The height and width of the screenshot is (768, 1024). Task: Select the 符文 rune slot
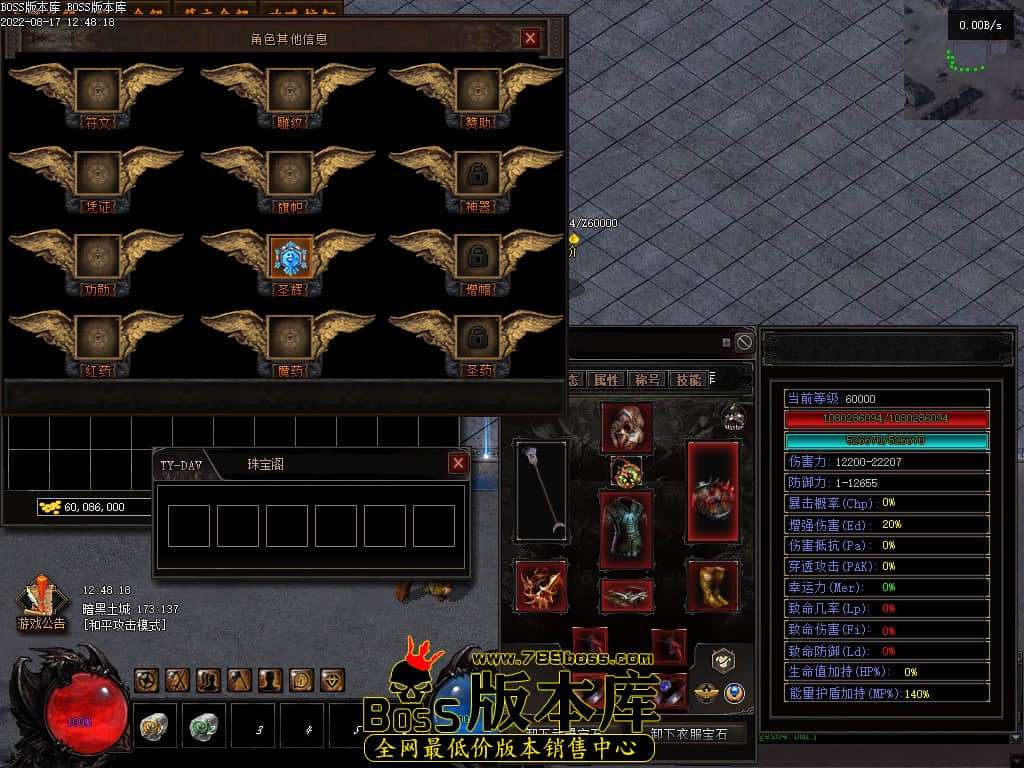click(98, 91)
